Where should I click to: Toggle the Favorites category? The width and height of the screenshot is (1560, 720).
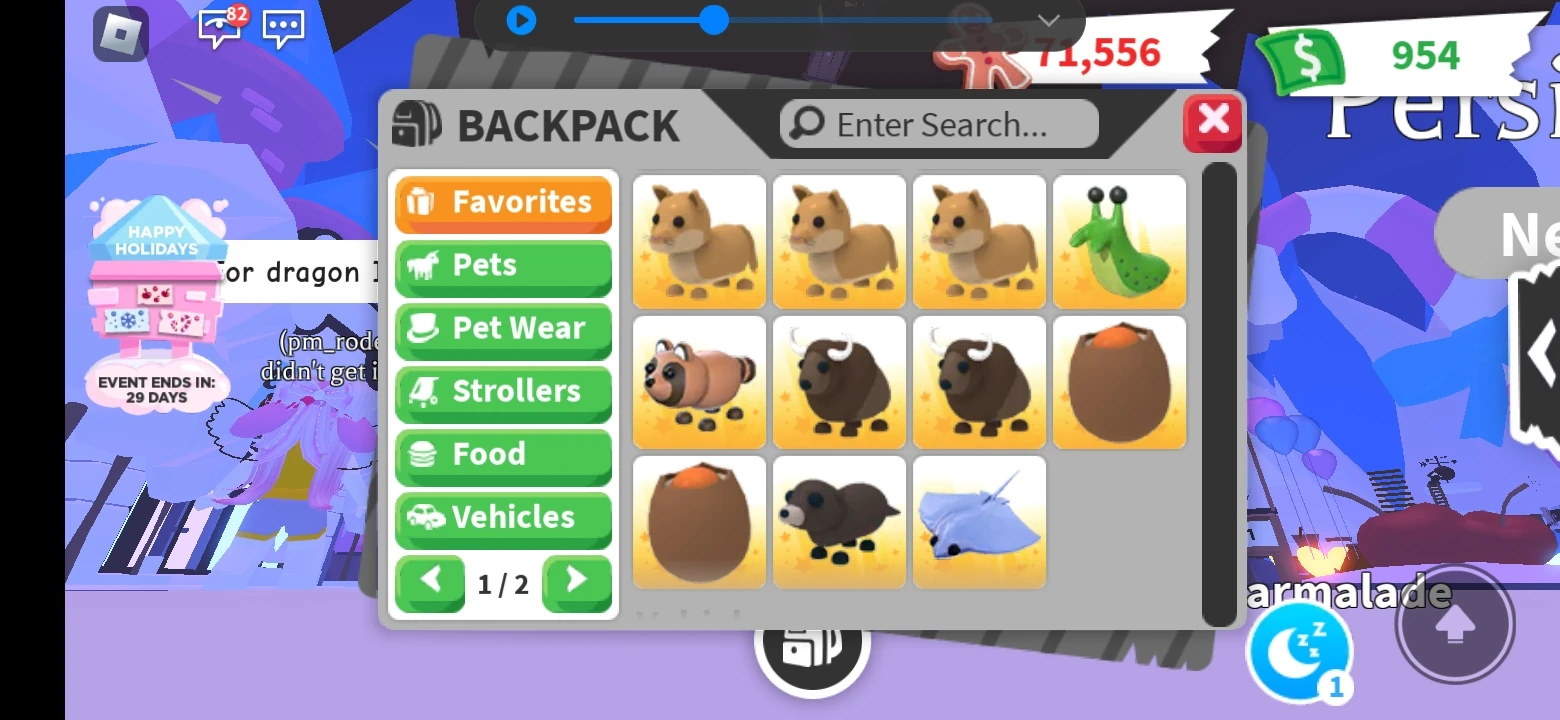pos(503,202)
